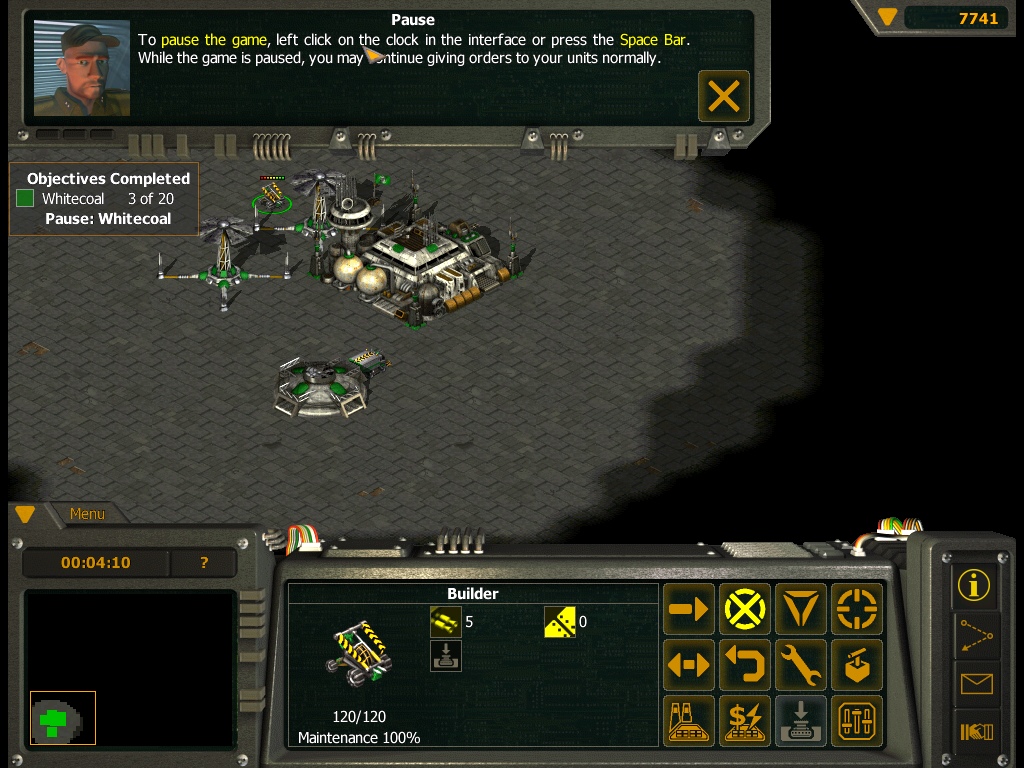Open the Menu tab
The width and height of the screenshot is (1024, 768).
(x=87, y=514)
